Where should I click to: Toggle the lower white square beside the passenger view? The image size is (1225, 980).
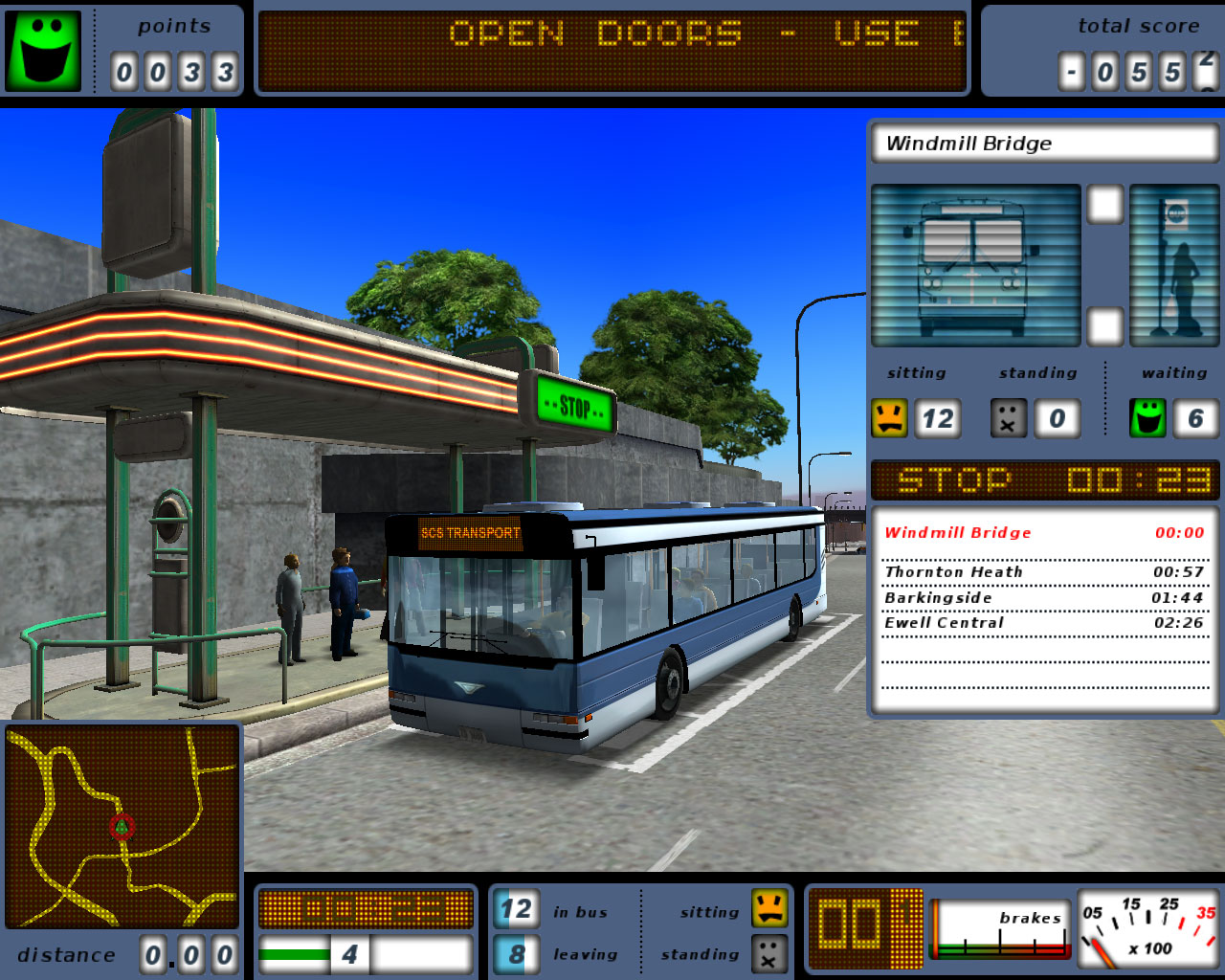click(1106, 326)
